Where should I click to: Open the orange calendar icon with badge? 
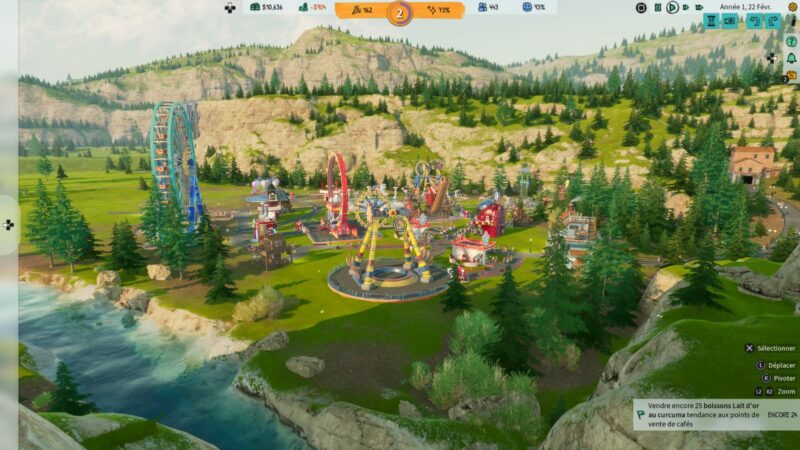point(790,74)
